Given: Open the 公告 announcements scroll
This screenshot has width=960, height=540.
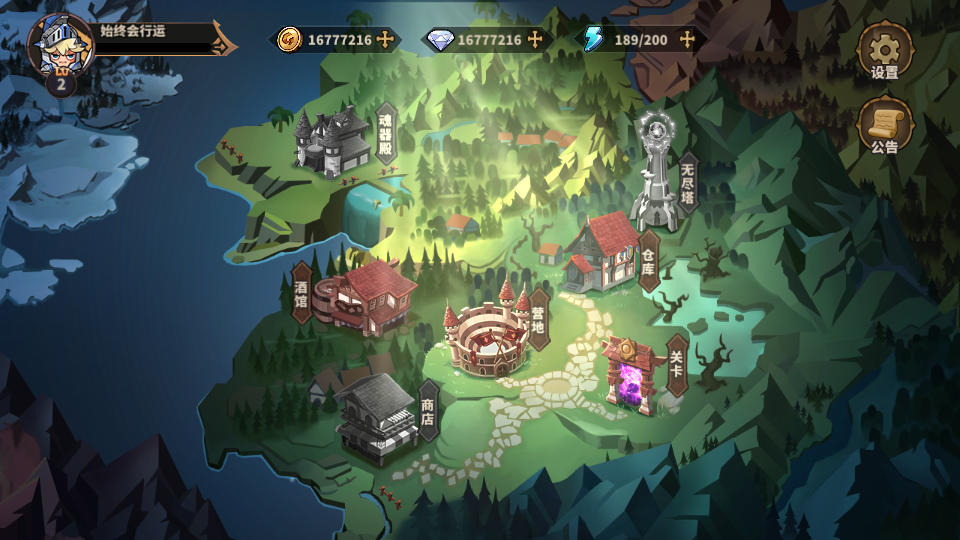Looking at the screenshot, I should coord(884,125).
